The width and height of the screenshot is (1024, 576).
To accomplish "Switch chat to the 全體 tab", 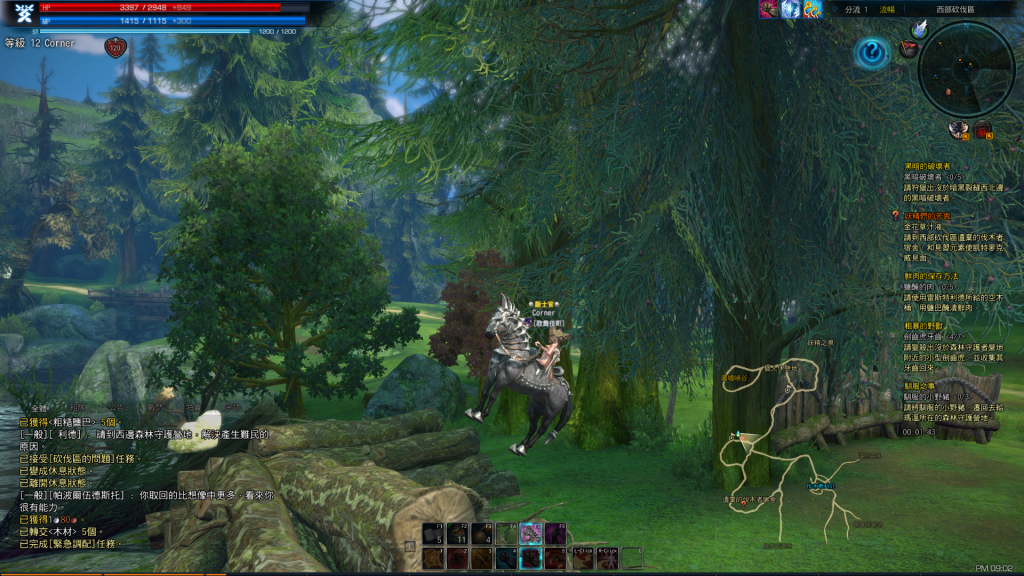I will (x=39, y=409).
